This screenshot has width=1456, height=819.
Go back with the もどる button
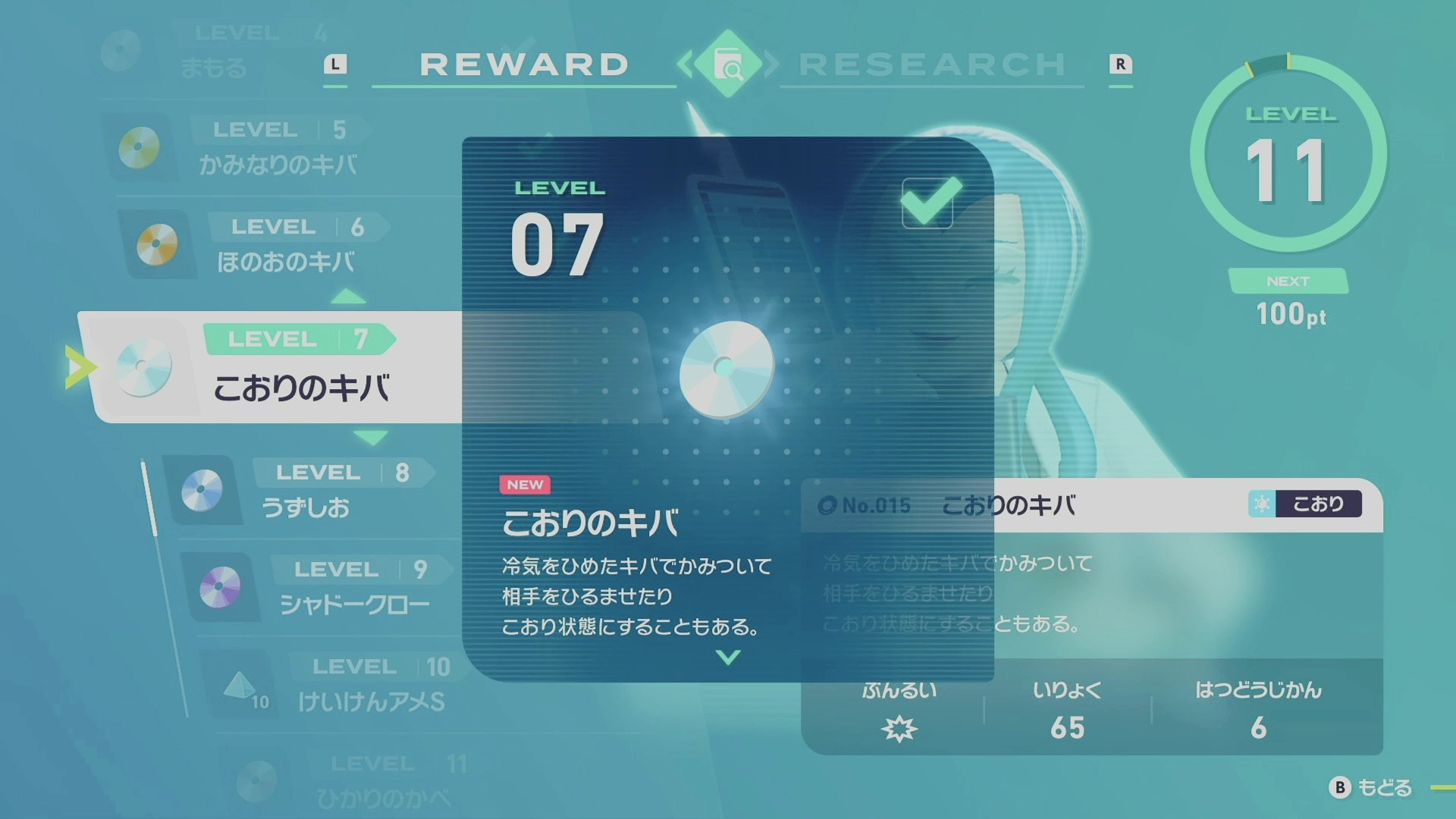1371,788
